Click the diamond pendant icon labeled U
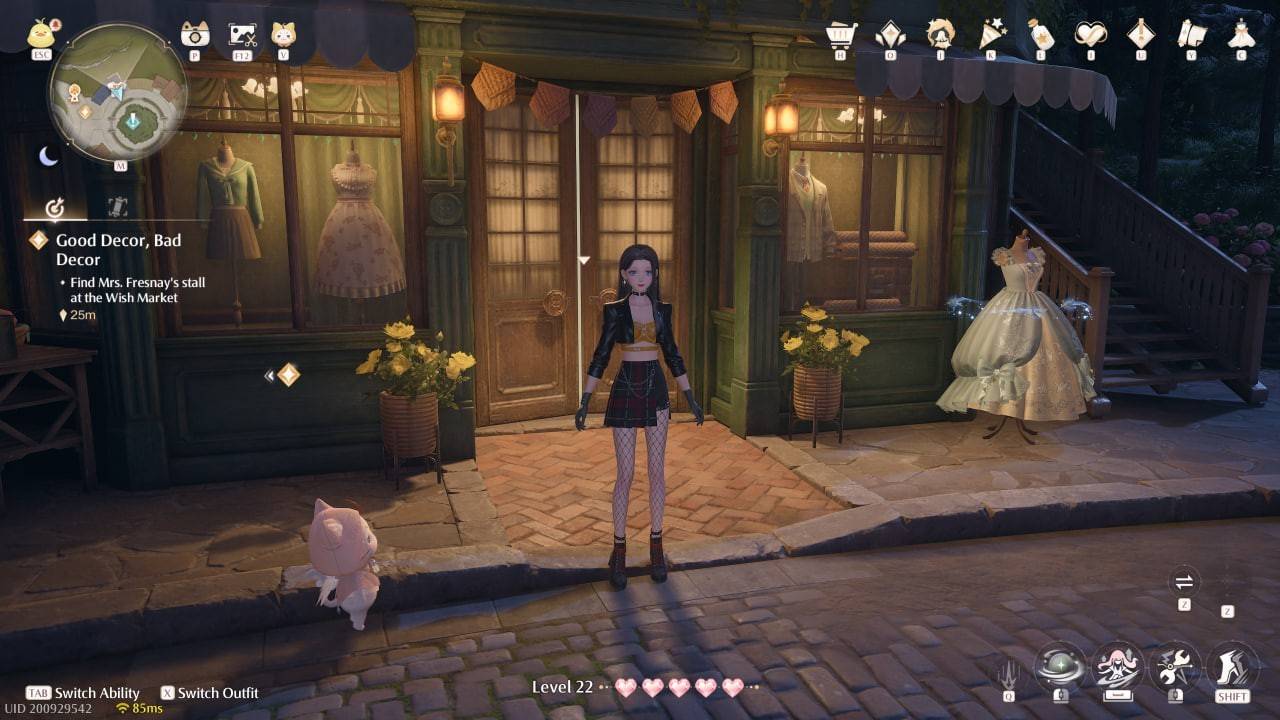This screenshot has height=720, width=1280. [1143, 31]
